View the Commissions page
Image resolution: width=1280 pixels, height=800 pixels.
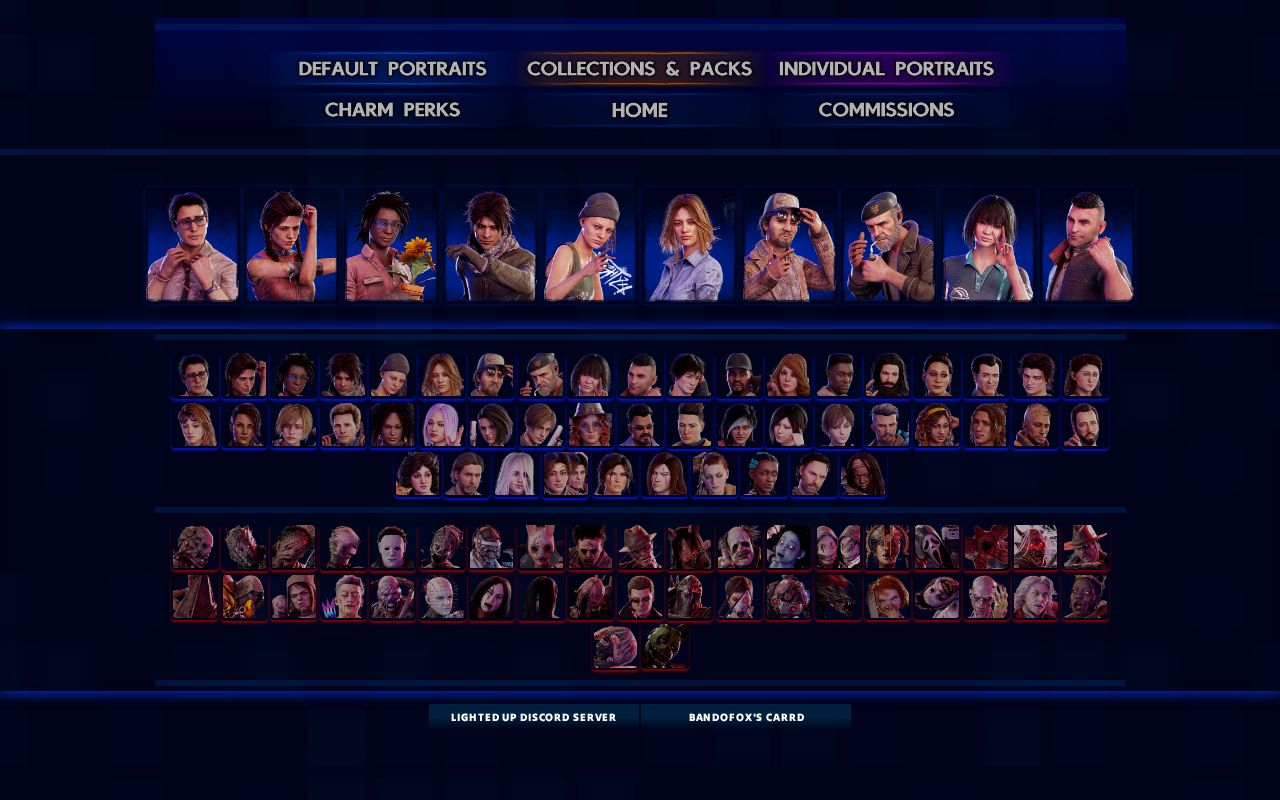pos(886,110)
